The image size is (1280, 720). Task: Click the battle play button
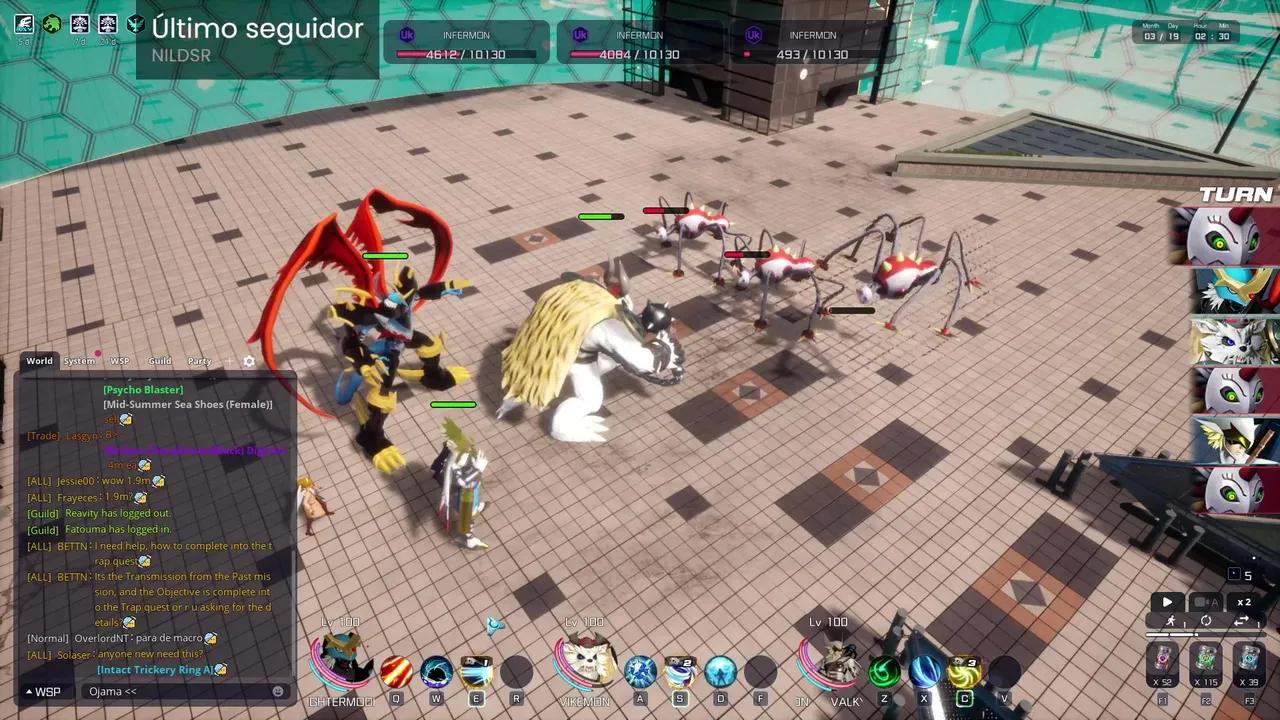[x=1167, y=603]
